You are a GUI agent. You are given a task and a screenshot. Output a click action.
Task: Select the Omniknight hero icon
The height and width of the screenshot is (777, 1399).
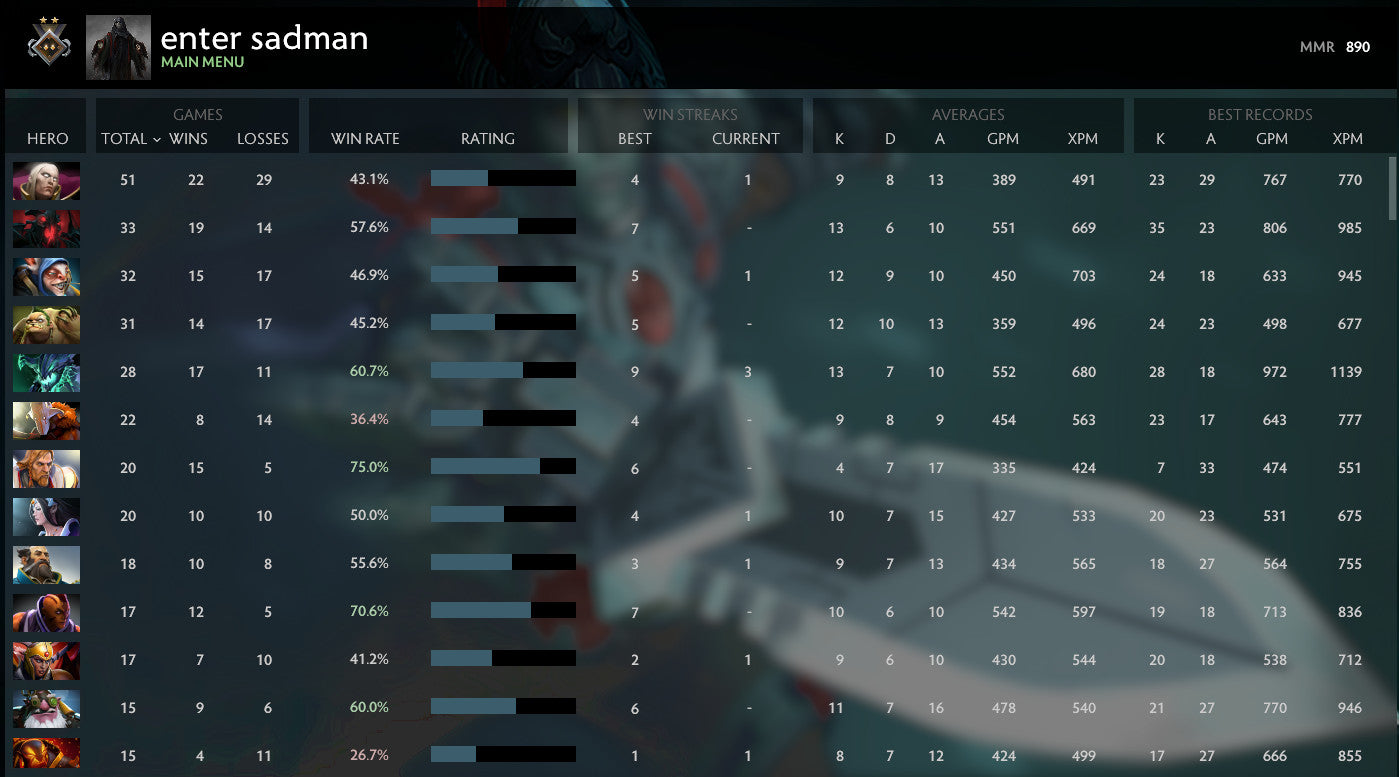(x=46, y=468)
